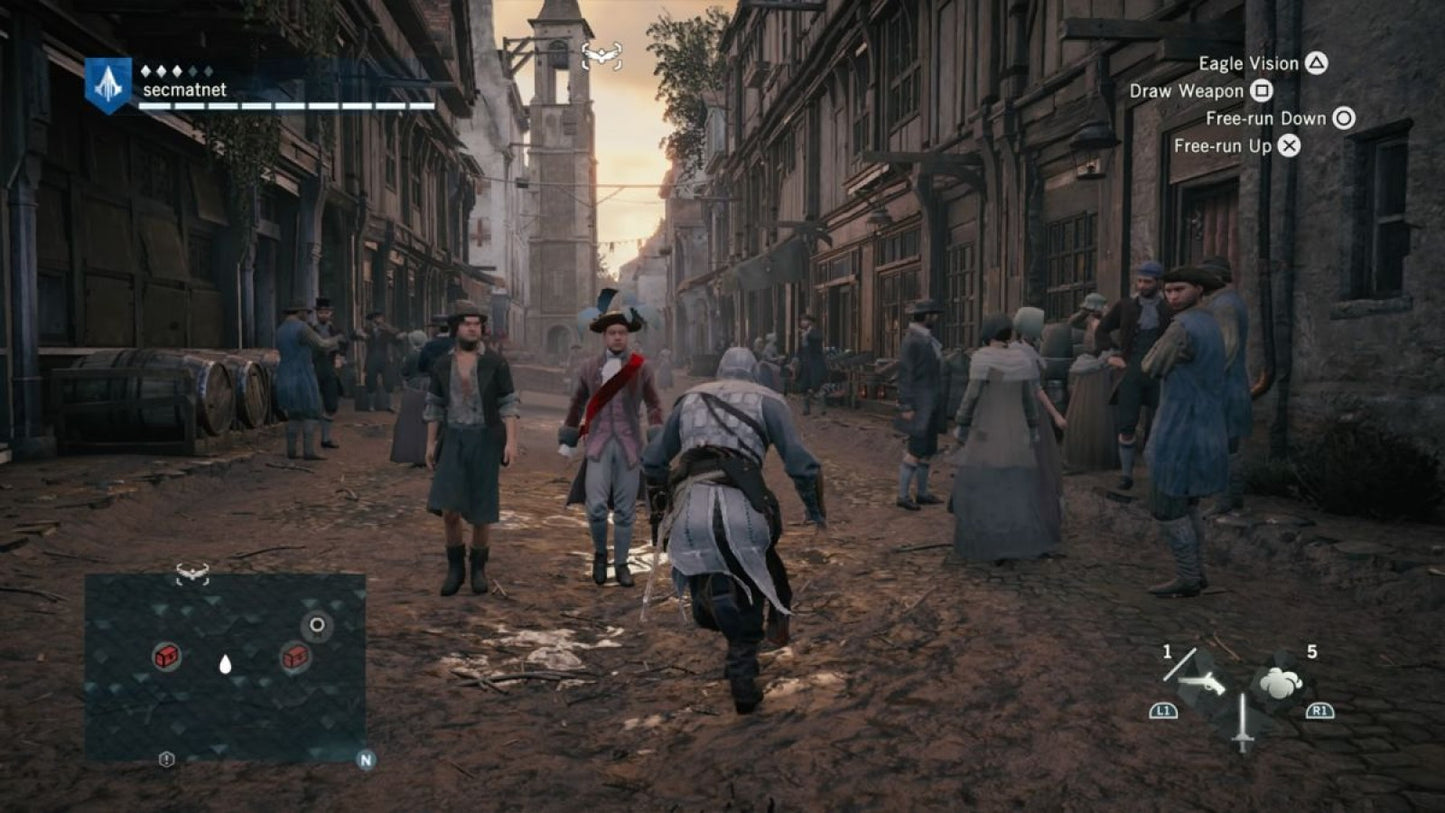This screenshot has height=813, width=1445.
Task: Click the right treasure chest icon on minimap
Action: point(293,659)
